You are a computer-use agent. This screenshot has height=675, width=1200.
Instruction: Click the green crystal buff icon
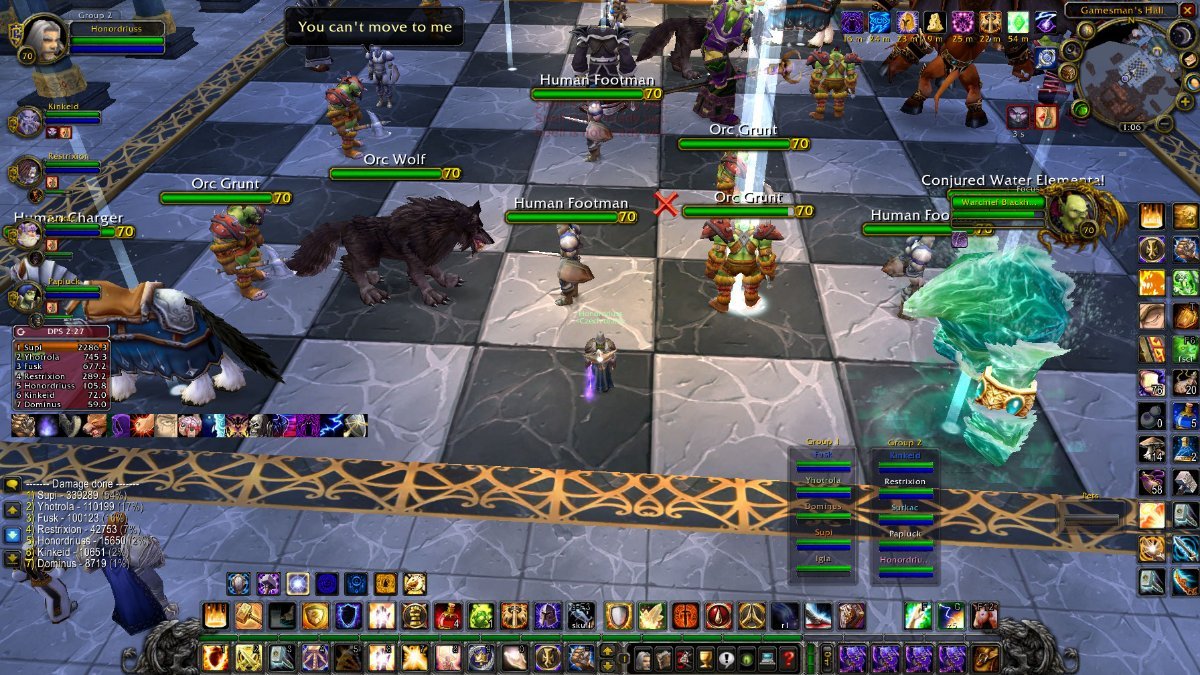pos(1018,23)
